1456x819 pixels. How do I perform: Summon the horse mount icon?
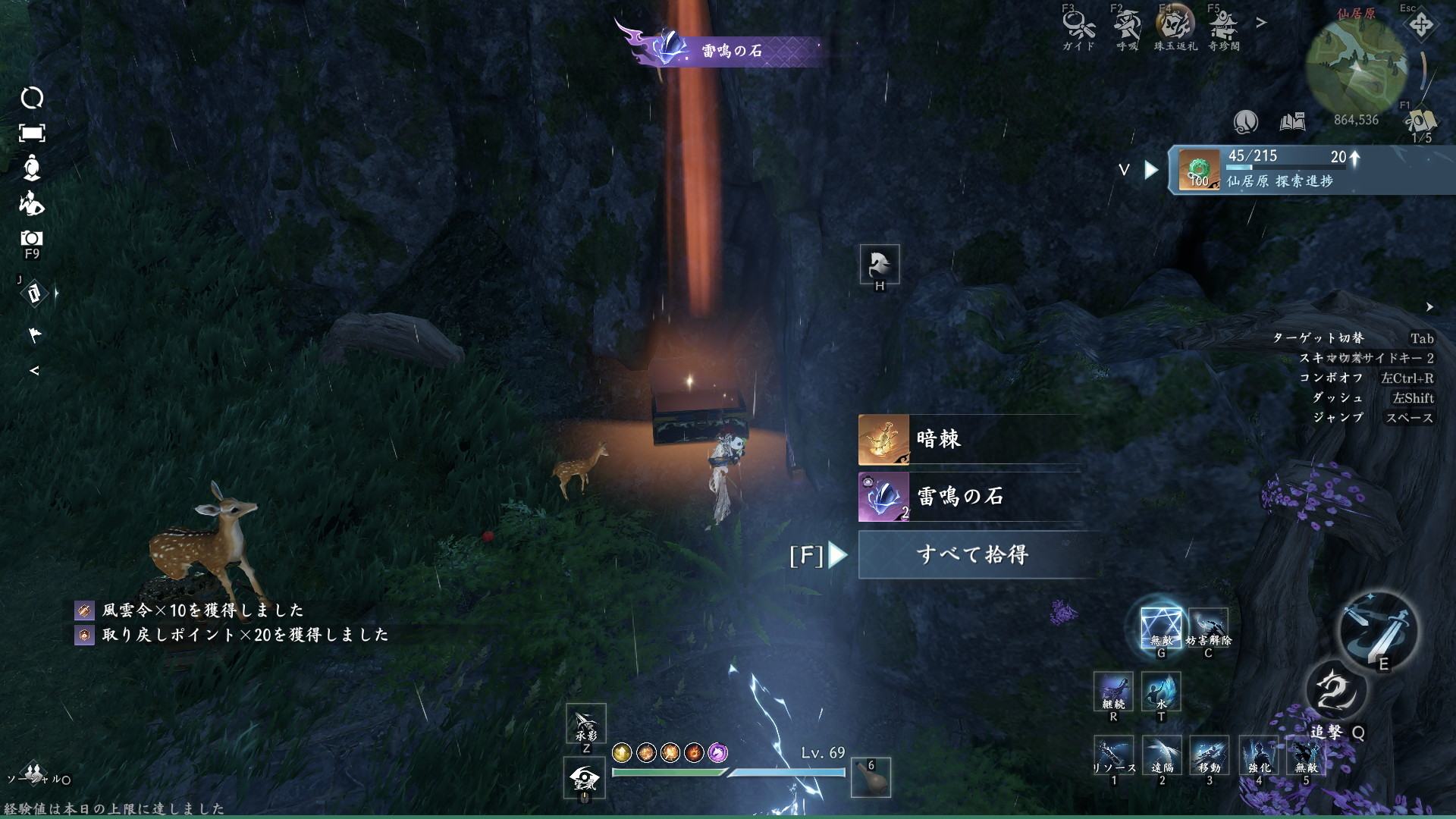pos(880,265)
